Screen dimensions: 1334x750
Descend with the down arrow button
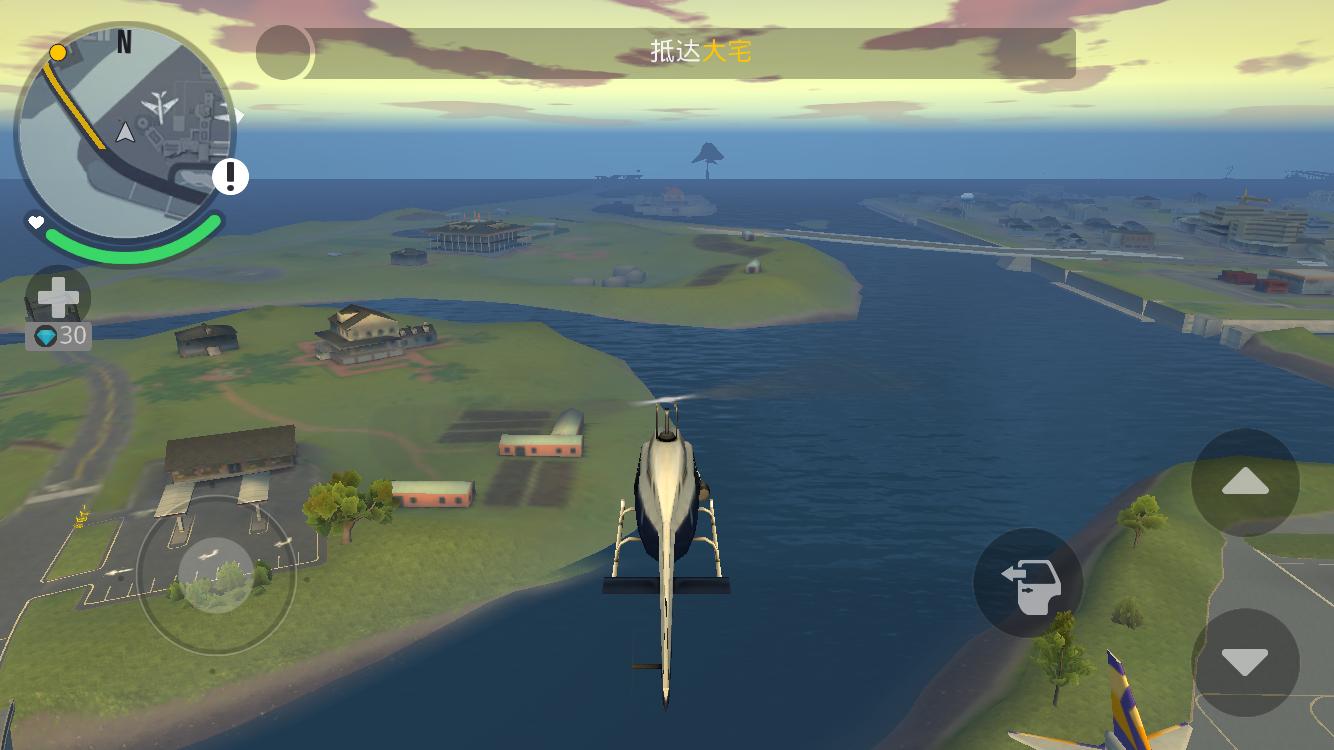coord(1245,662)
